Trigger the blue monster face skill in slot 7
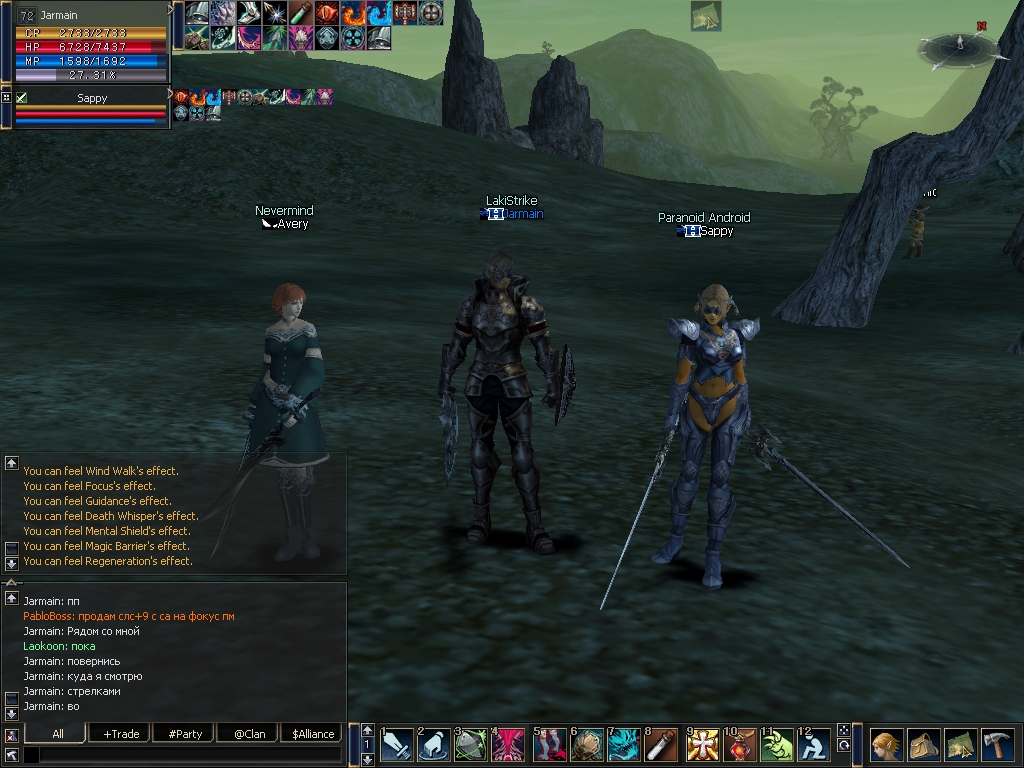Viewport: 1024px width, 768px height. (624, 745)
